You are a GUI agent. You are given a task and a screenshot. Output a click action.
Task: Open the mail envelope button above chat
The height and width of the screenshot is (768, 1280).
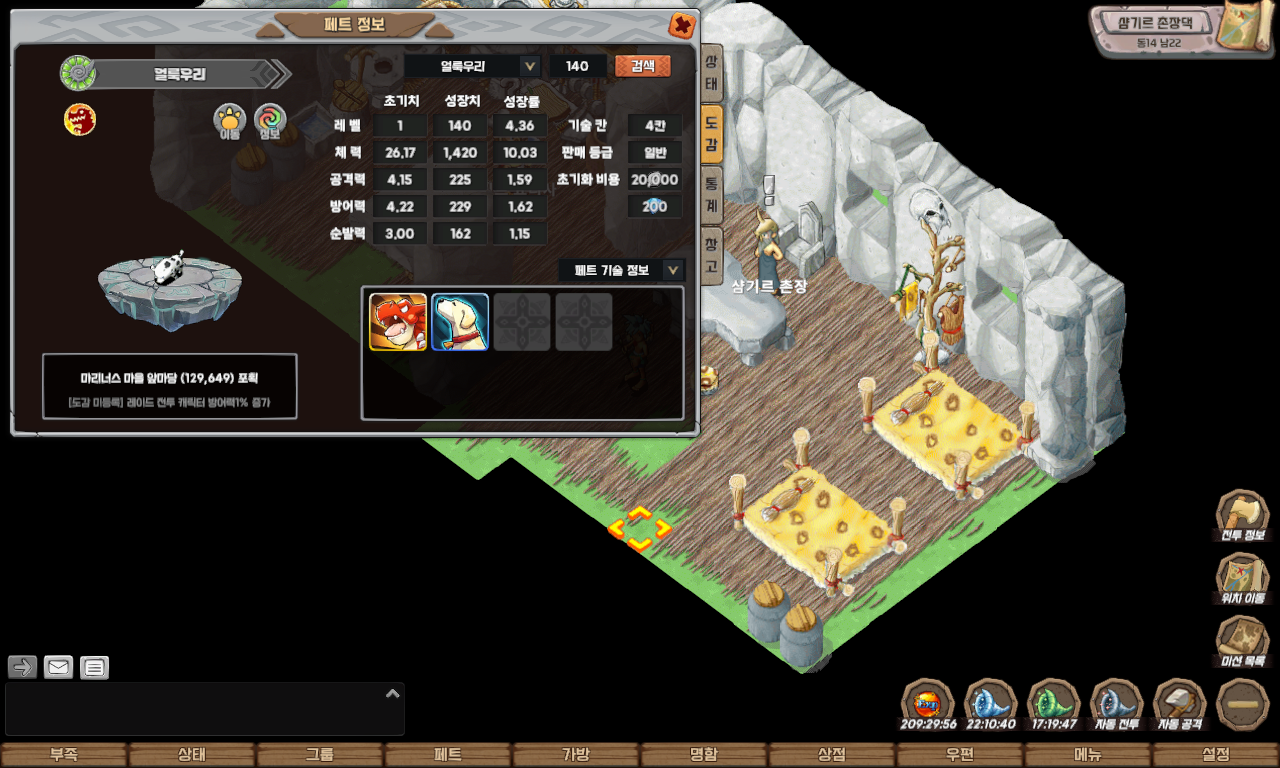point(59,667)
